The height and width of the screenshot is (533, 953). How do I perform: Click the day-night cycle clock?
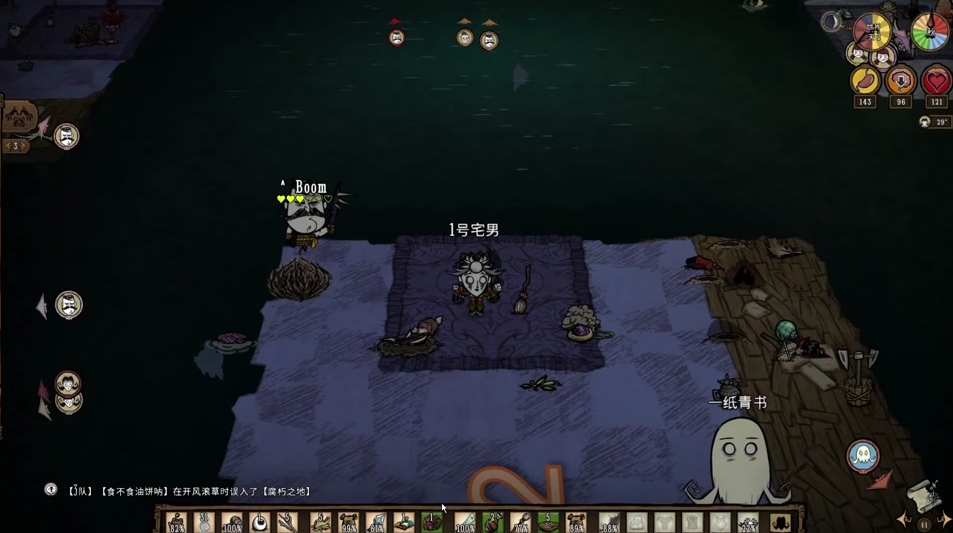(871, 32)
